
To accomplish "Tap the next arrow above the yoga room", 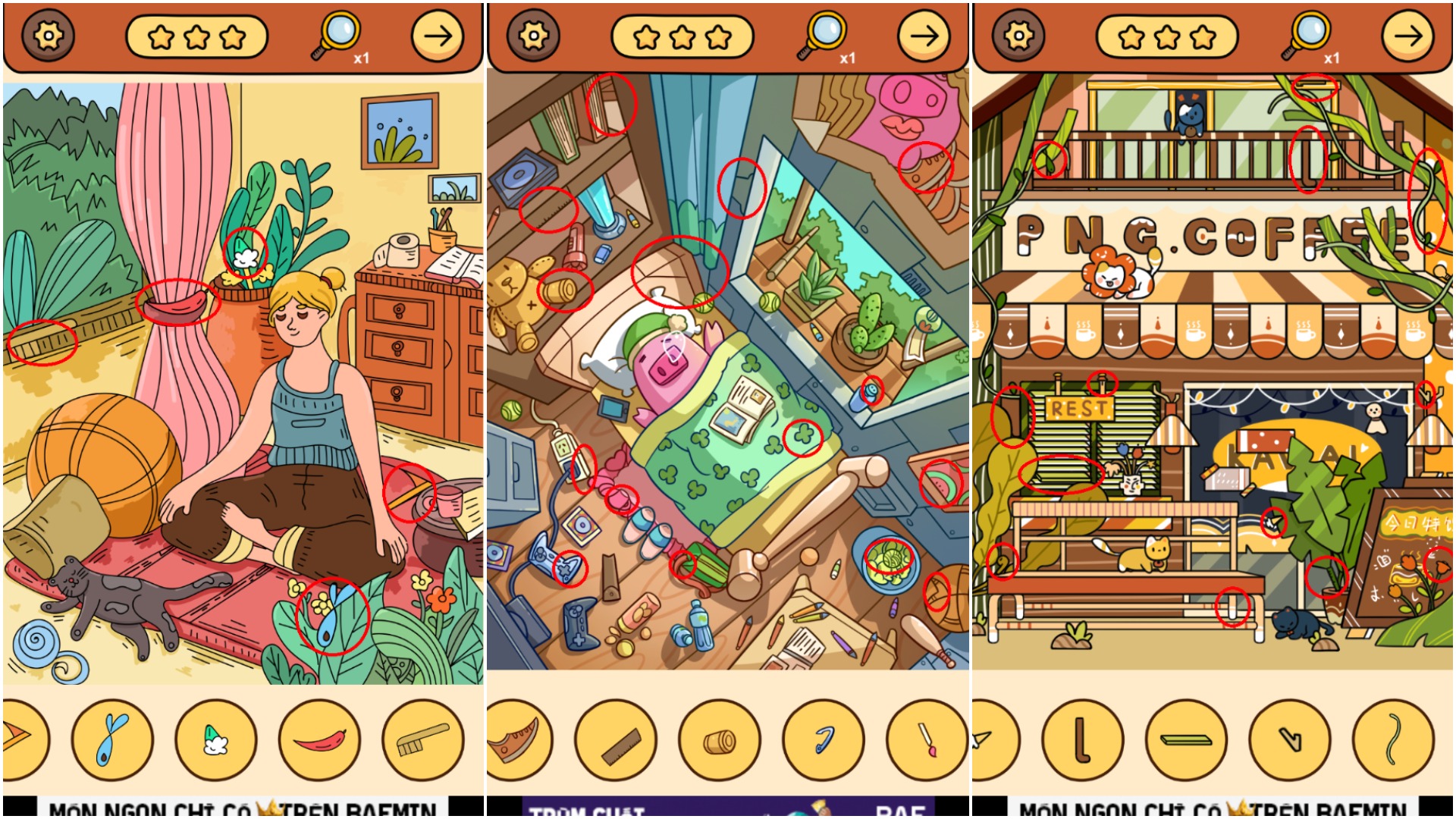I will [438, 36].
